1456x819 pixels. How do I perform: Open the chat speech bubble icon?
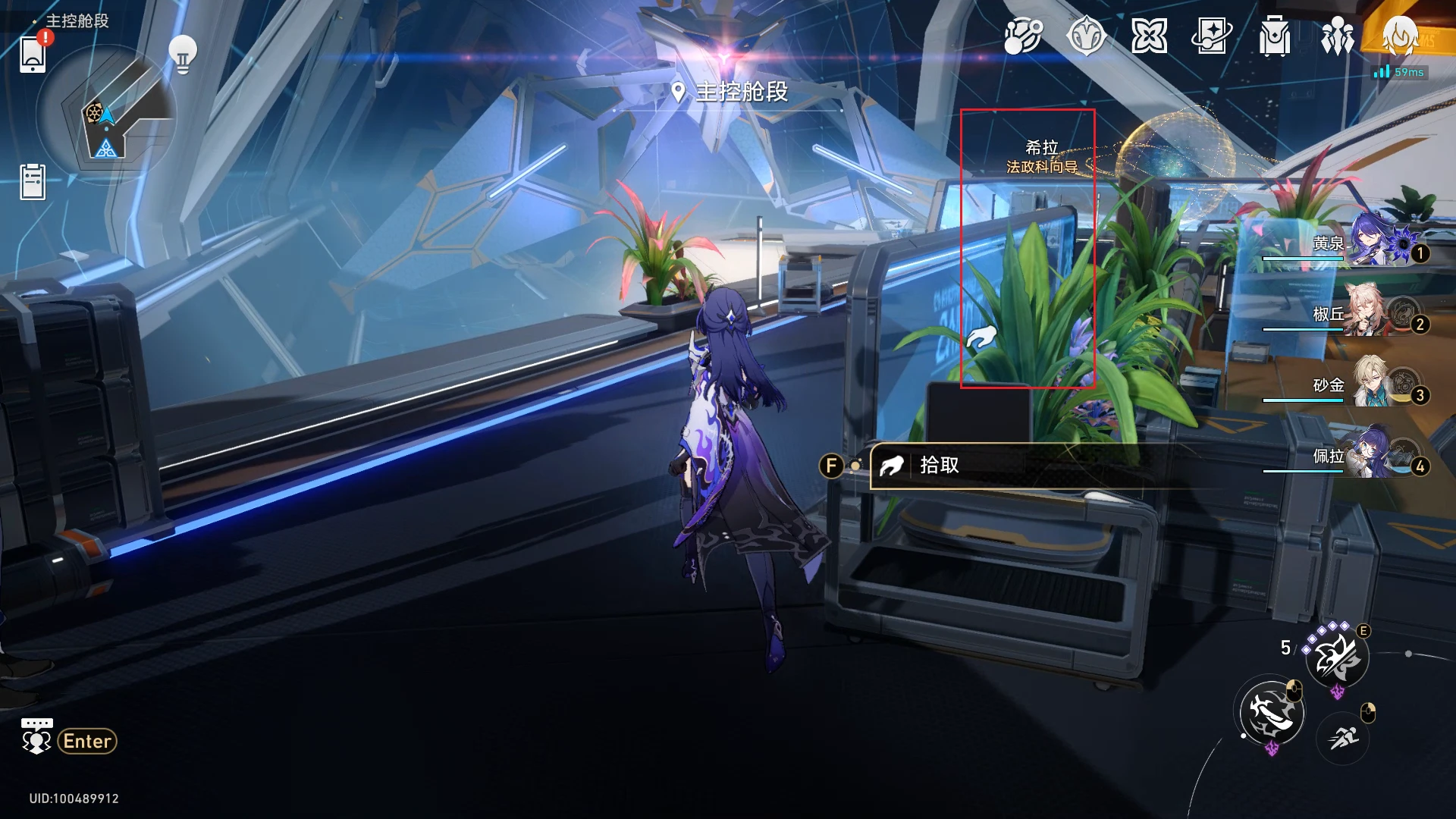[36, 737]
